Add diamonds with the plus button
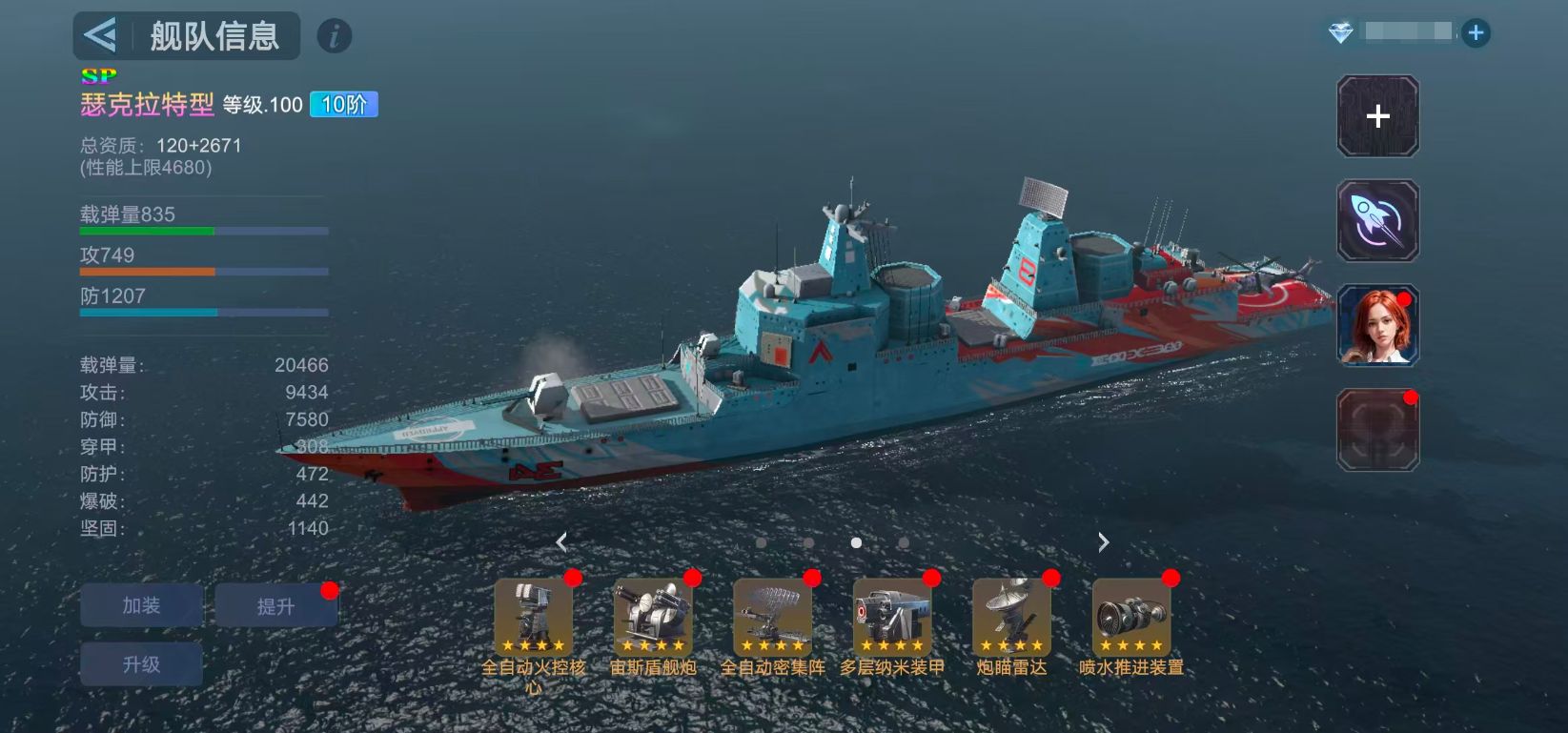 (x=1476, y=33)
